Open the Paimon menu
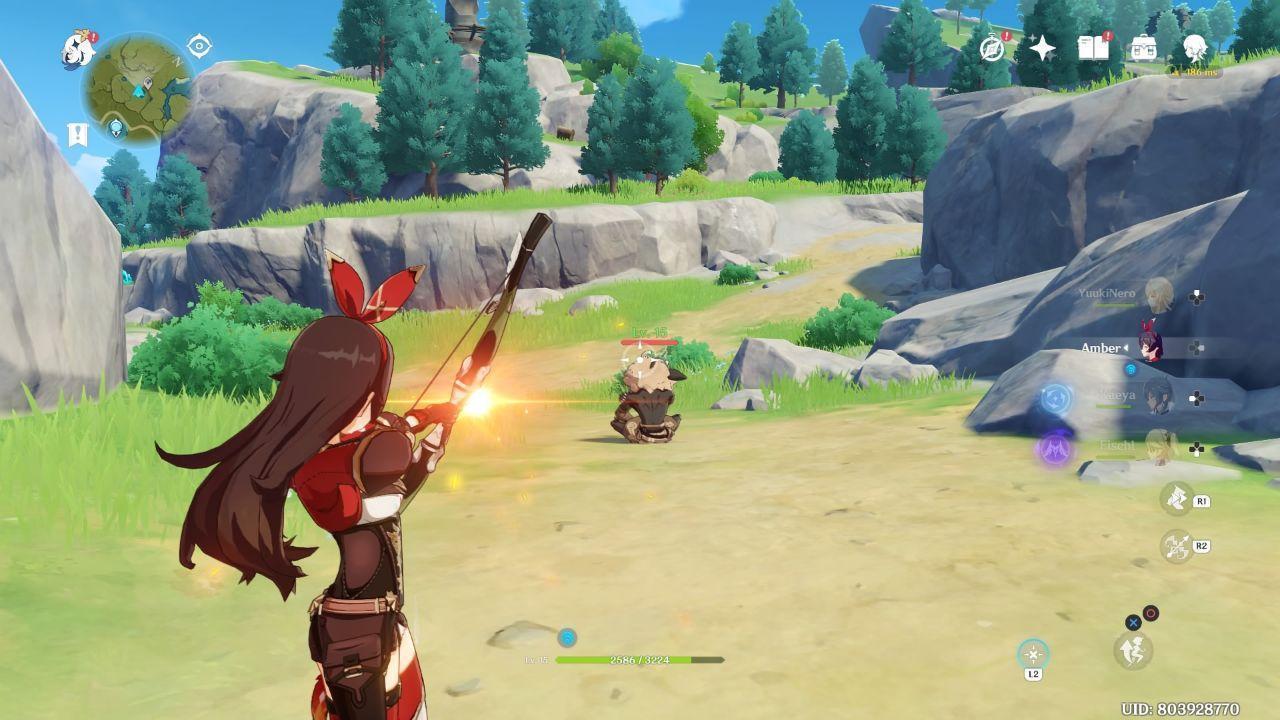Image resolution: width=1280 pixels, height=720 pixels. point(77,47)
